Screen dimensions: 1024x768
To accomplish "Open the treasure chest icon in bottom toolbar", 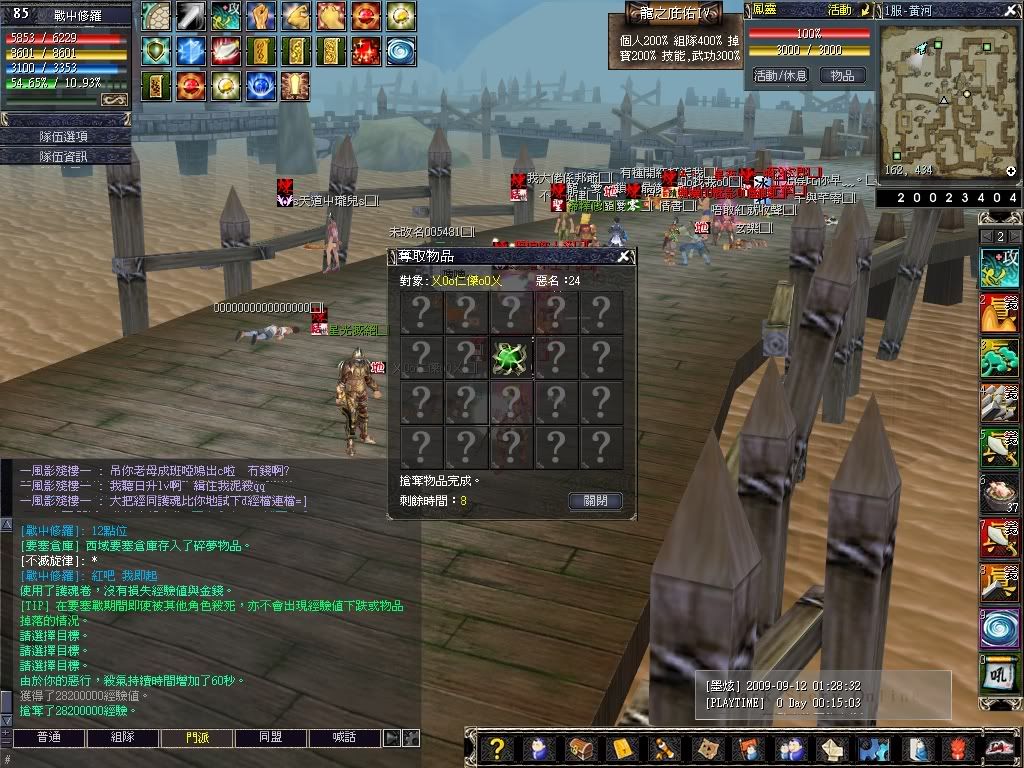I will pos(579,749).
